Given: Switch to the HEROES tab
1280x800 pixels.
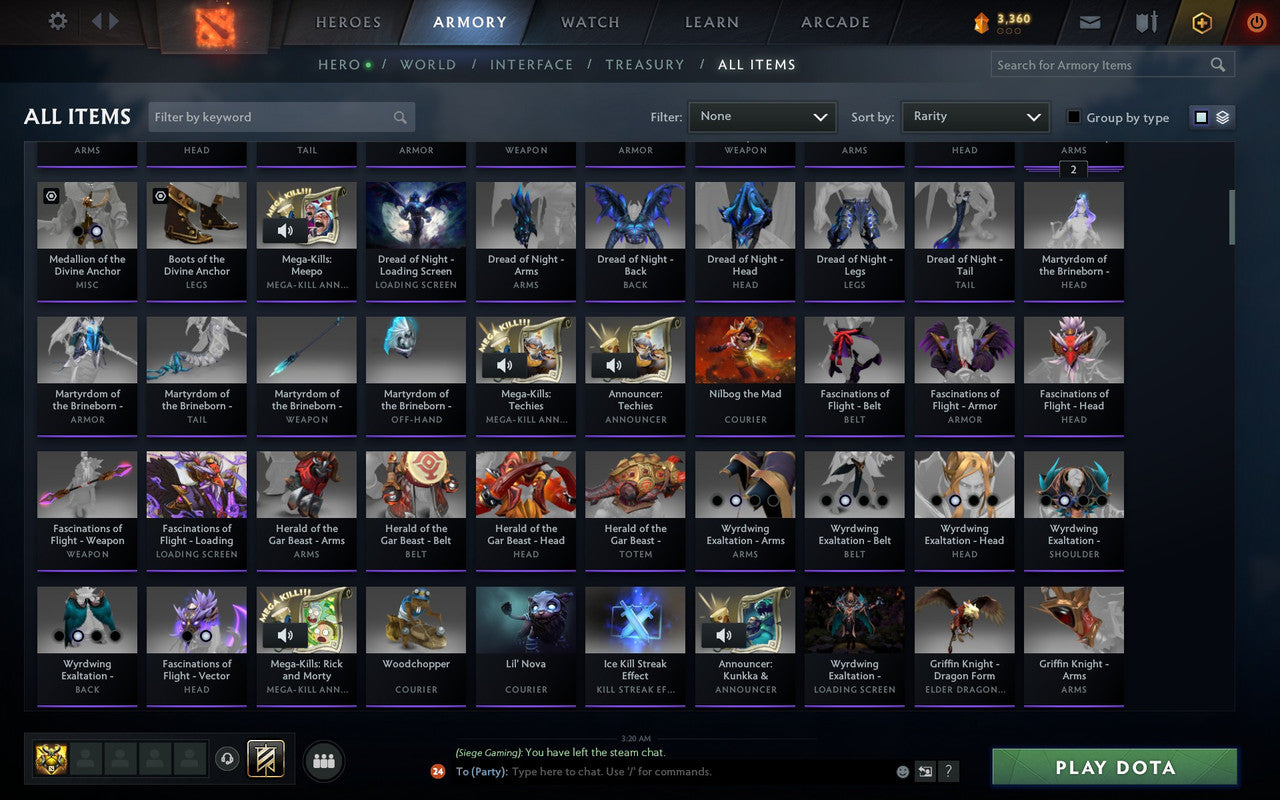Looking at the screenshot, I should (348, 22).
